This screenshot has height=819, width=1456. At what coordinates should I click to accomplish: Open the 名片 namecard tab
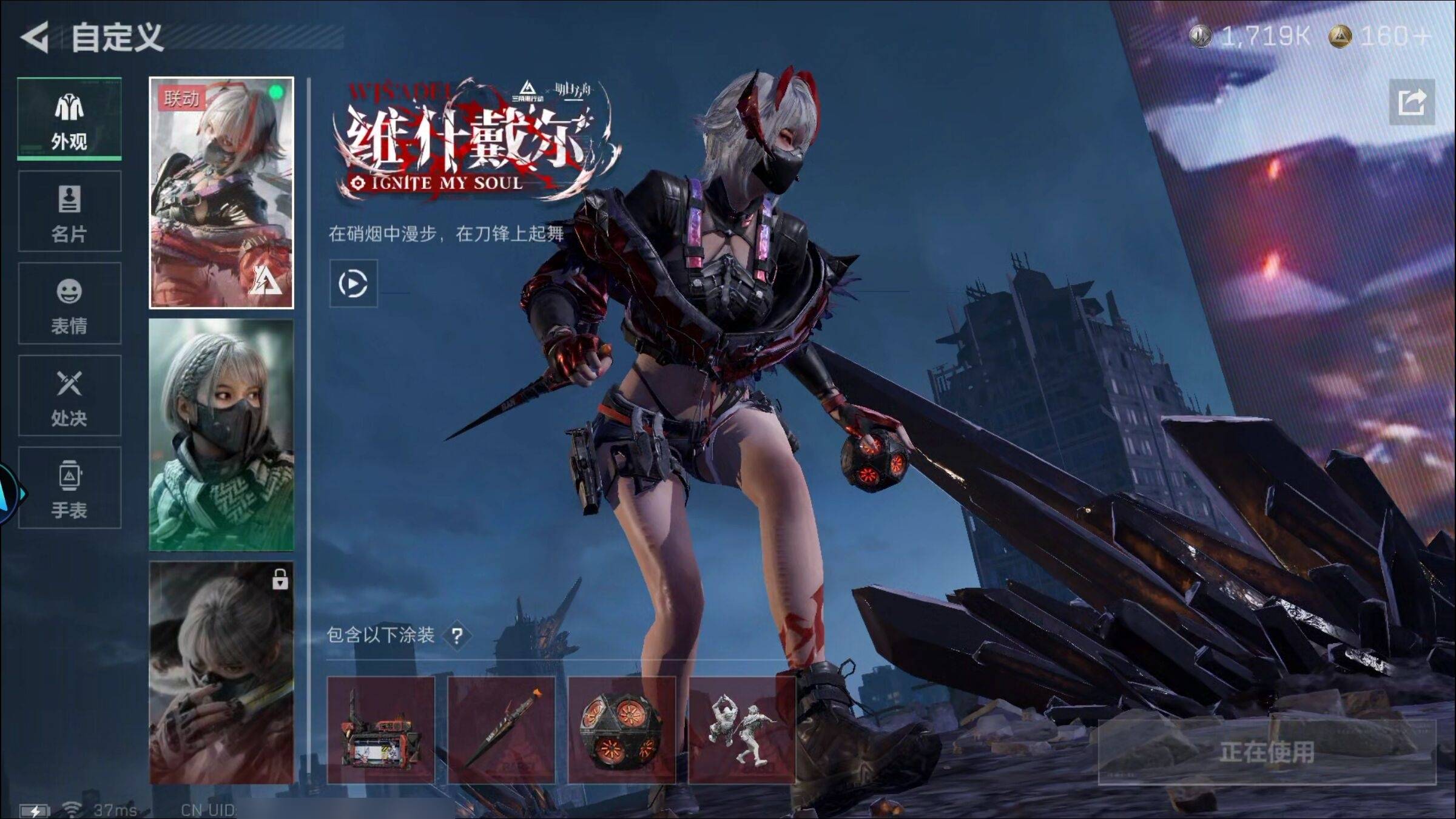(x=69, y=212)
